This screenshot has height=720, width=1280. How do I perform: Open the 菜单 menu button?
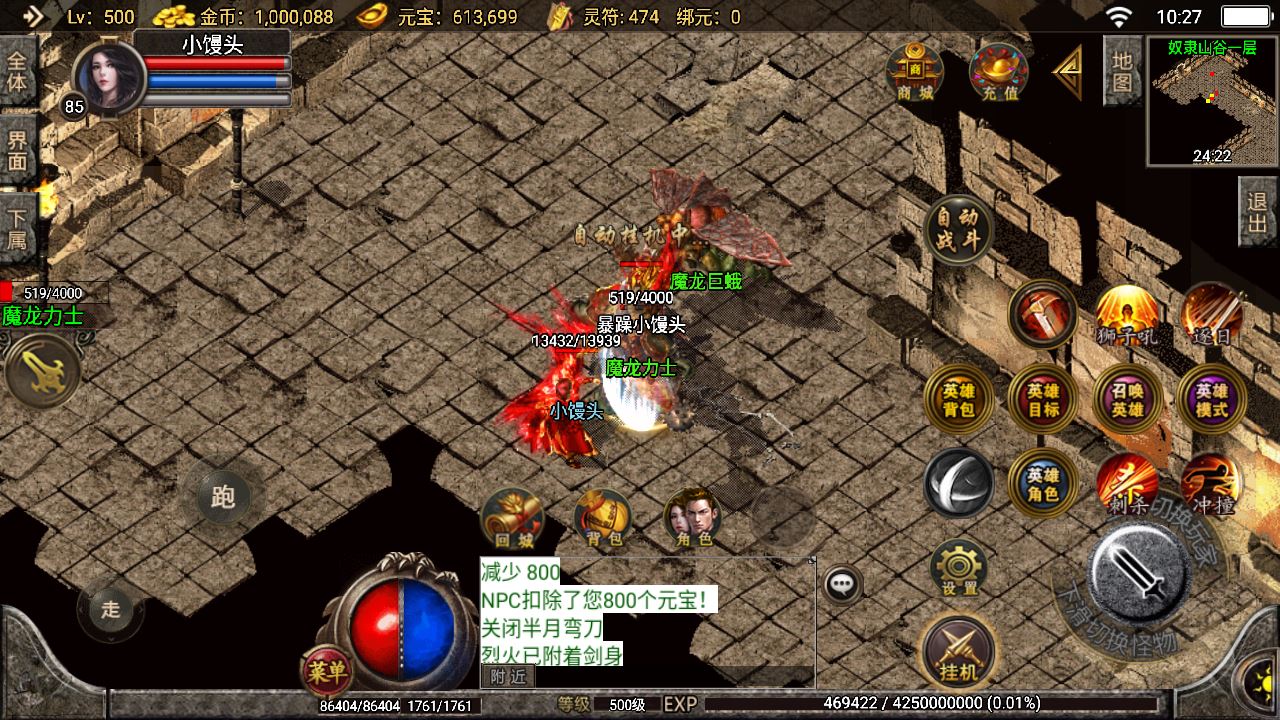pos(326,672)
